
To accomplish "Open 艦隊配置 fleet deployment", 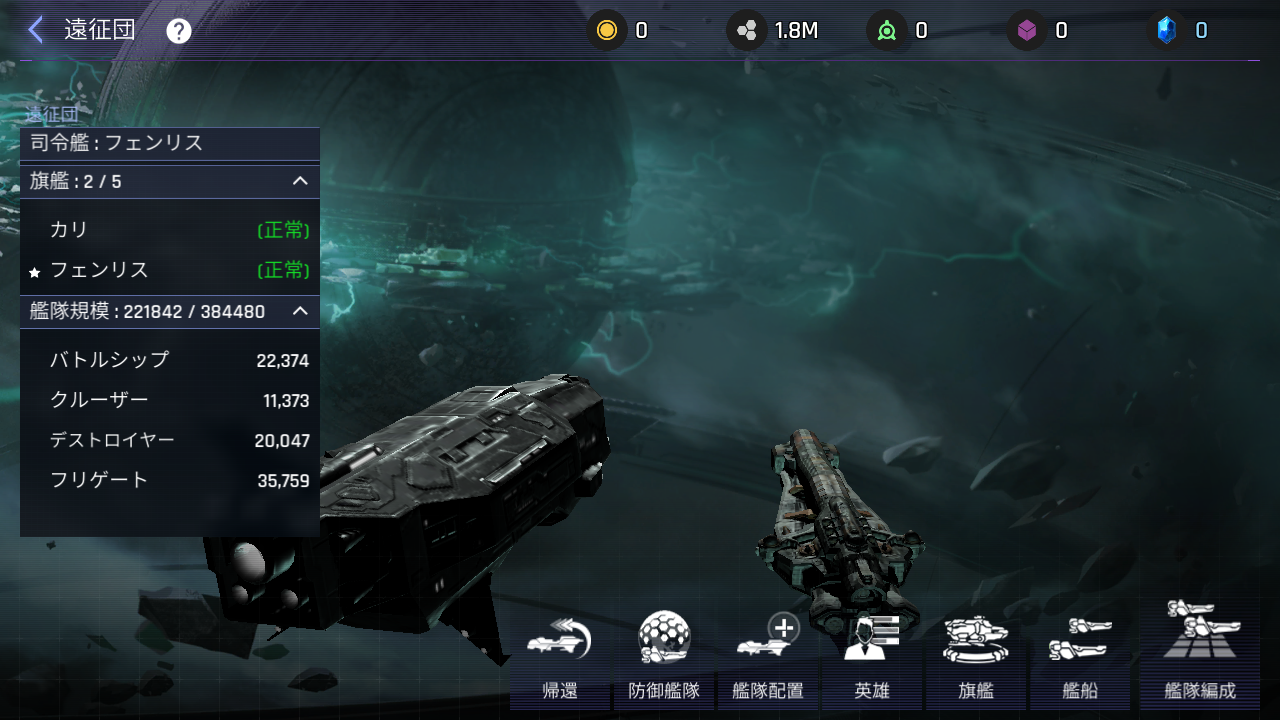I will (x=768, y=656).
